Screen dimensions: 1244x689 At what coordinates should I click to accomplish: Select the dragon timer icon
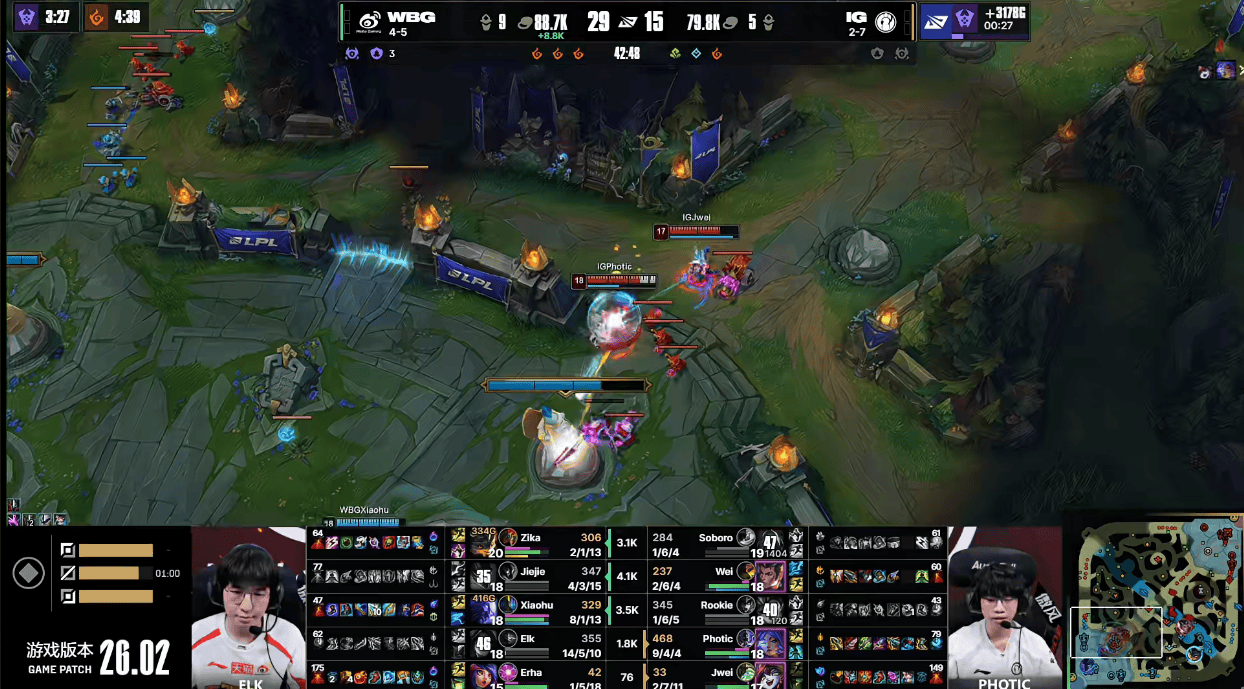(x=97, y=17)
